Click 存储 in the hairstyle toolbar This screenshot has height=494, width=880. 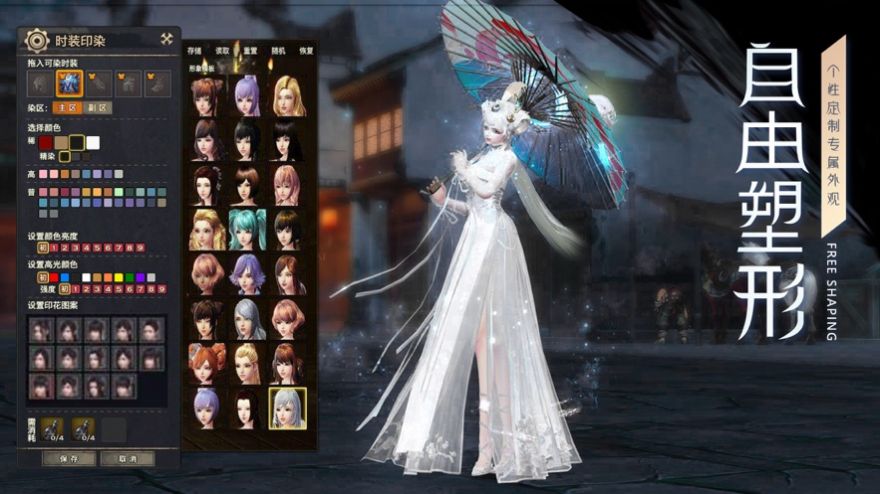point(195,50)
